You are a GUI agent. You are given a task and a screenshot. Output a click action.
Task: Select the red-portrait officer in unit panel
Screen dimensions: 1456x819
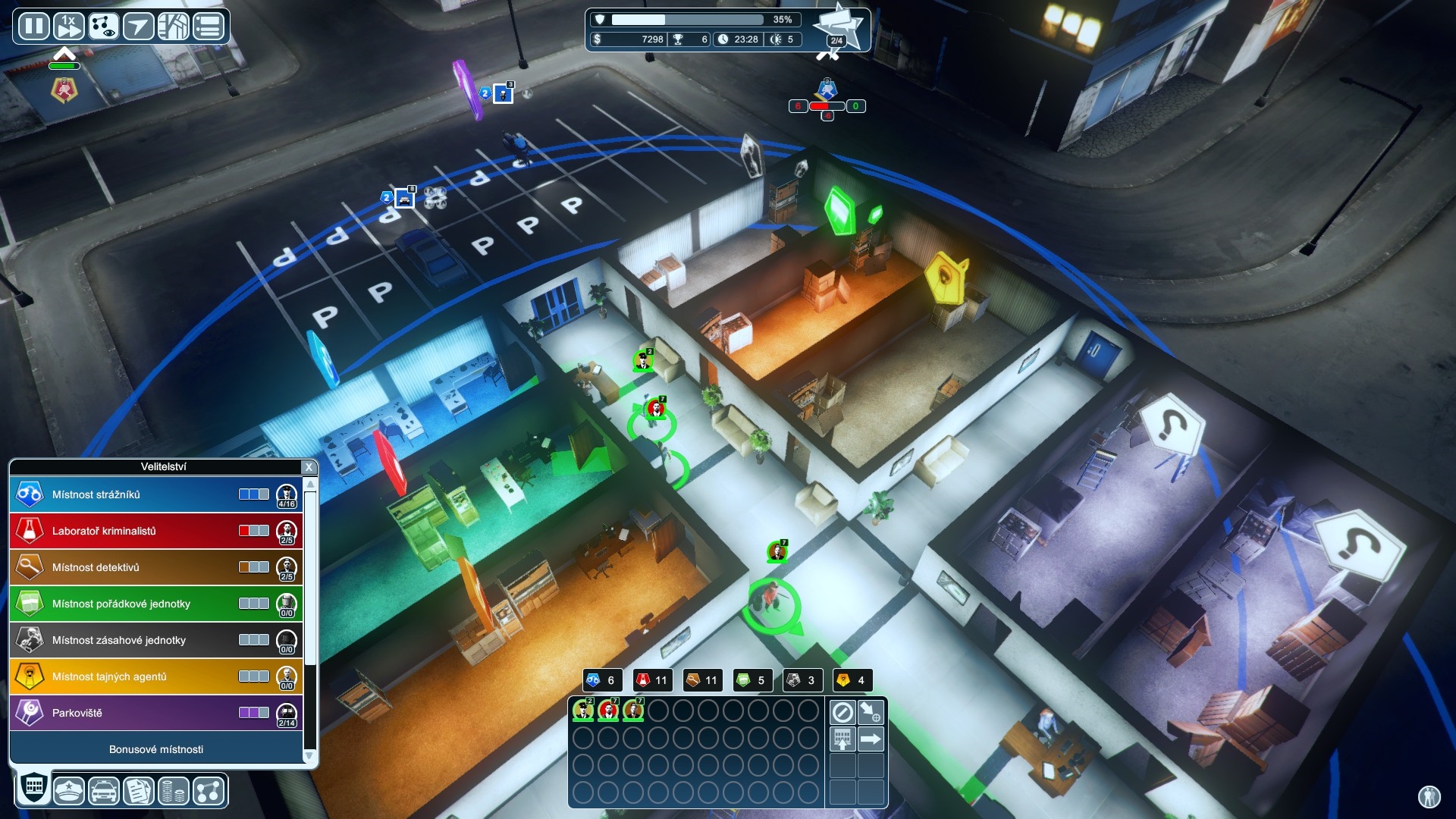tap(608, 711)
